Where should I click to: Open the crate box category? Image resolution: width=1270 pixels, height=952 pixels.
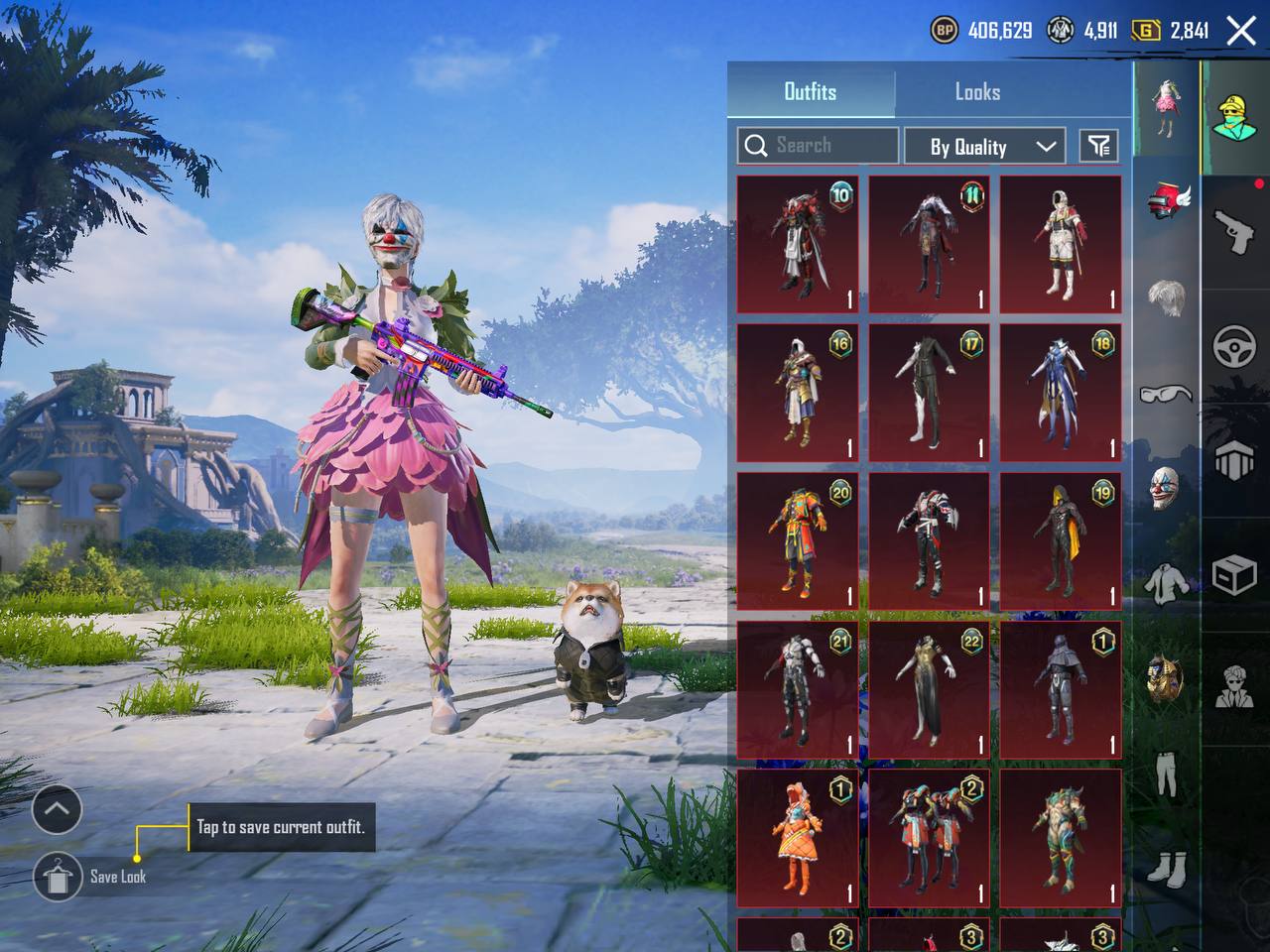coord(1234,573)
